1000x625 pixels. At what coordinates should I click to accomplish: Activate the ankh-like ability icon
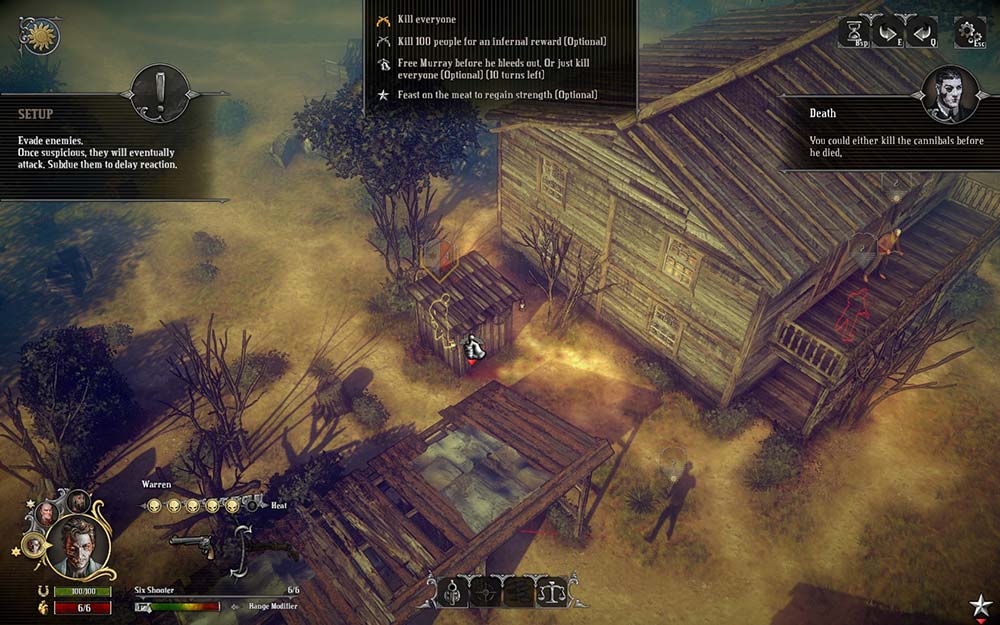[x=452, y=592]
